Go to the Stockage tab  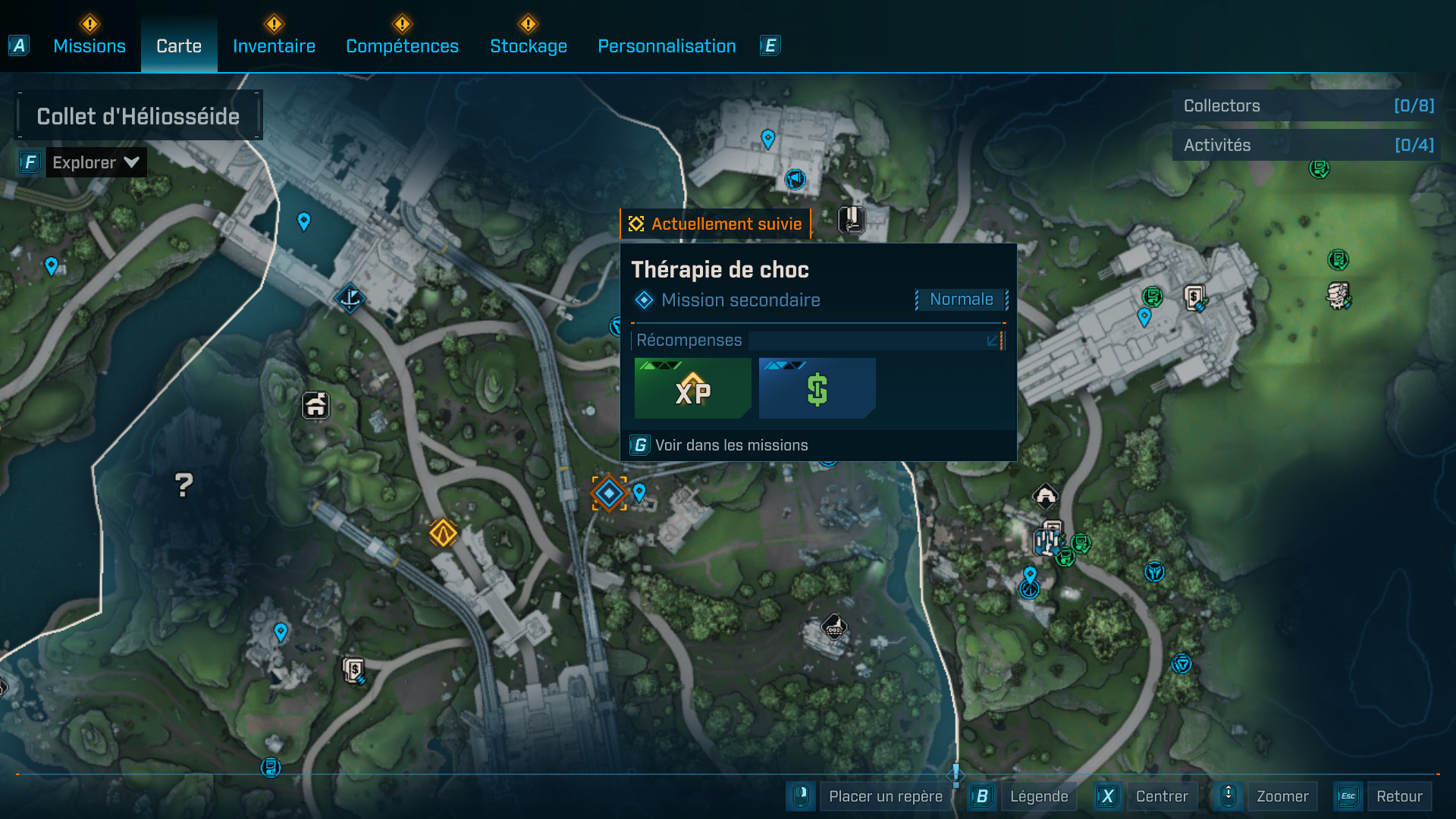(x=529, y=46)
